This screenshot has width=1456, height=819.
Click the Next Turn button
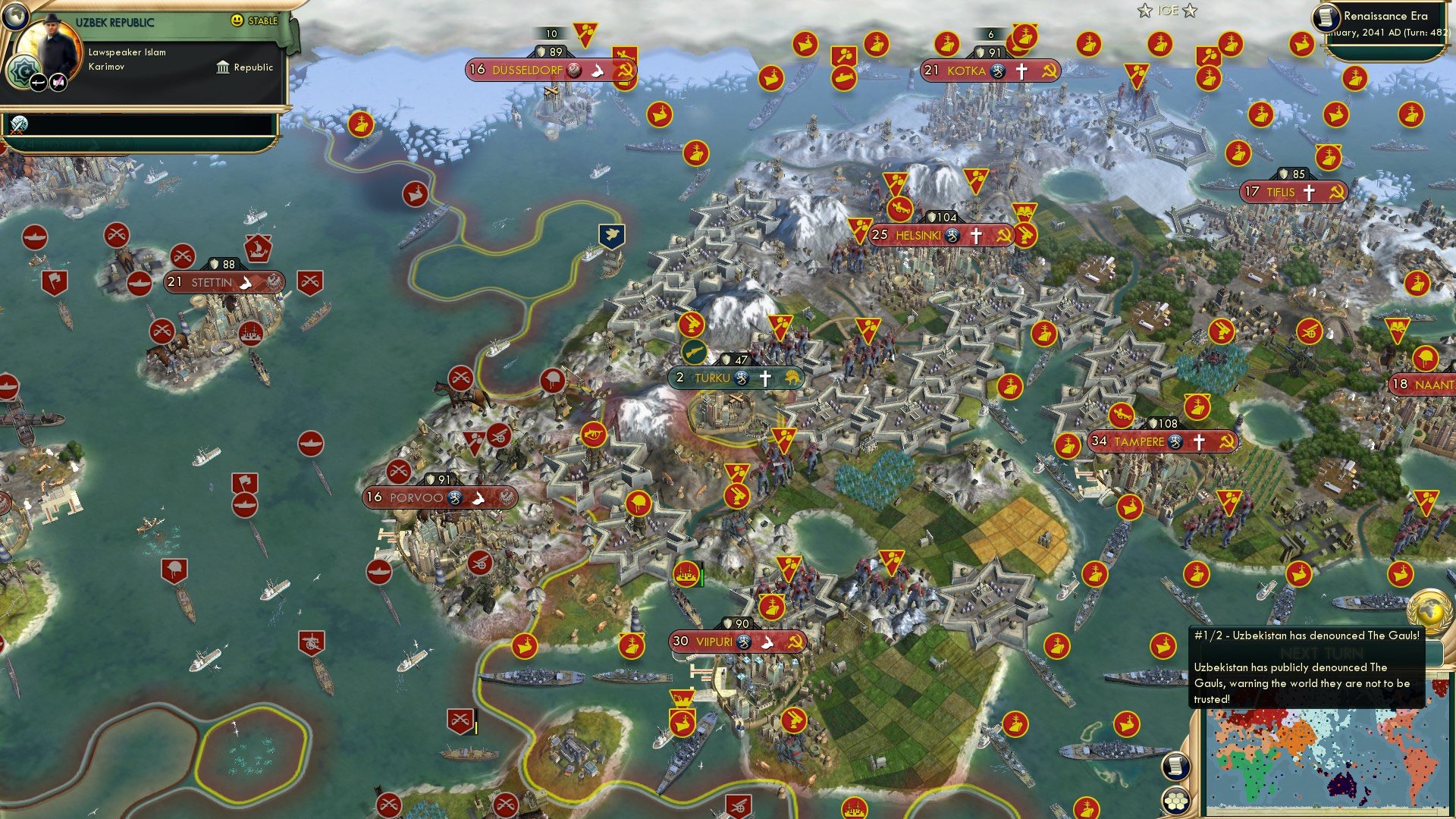[1322, 653]
